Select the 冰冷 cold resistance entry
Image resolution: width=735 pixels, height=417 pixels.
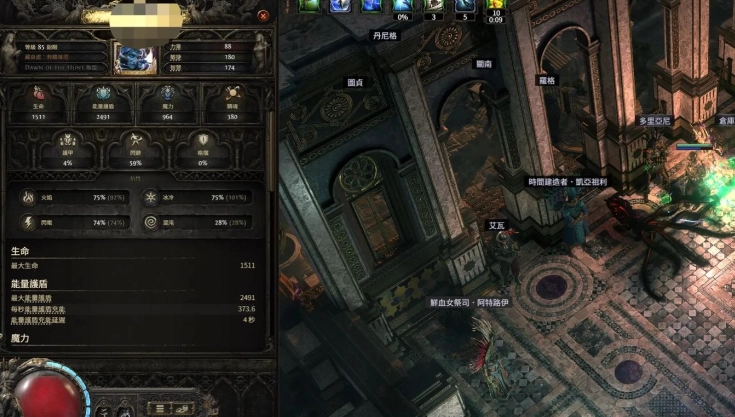click(x=199, y=198)
